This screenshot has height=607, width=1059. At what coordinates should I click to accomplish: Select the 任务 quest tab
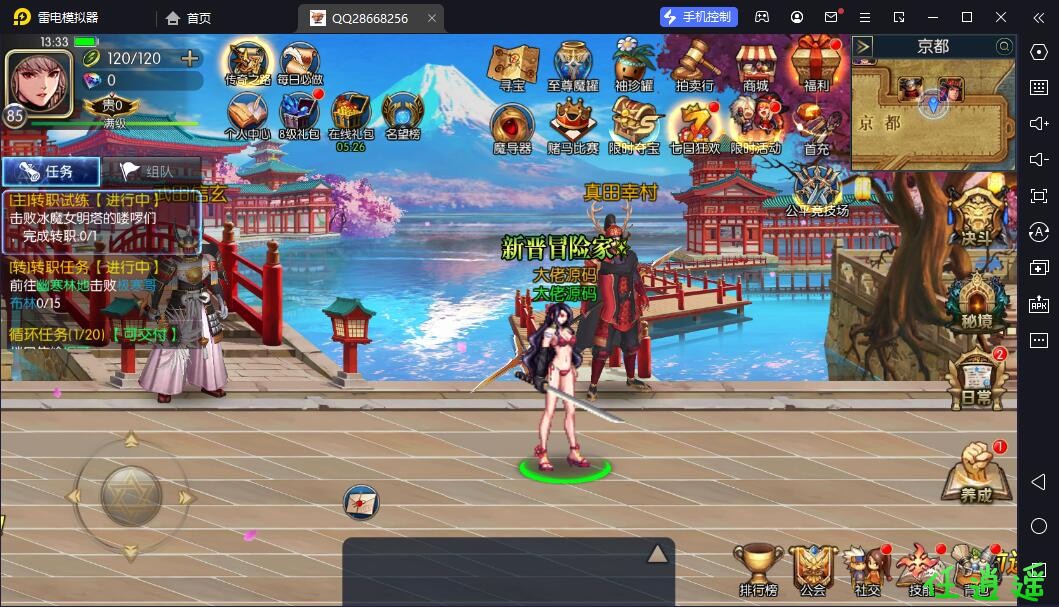[51, 171]
